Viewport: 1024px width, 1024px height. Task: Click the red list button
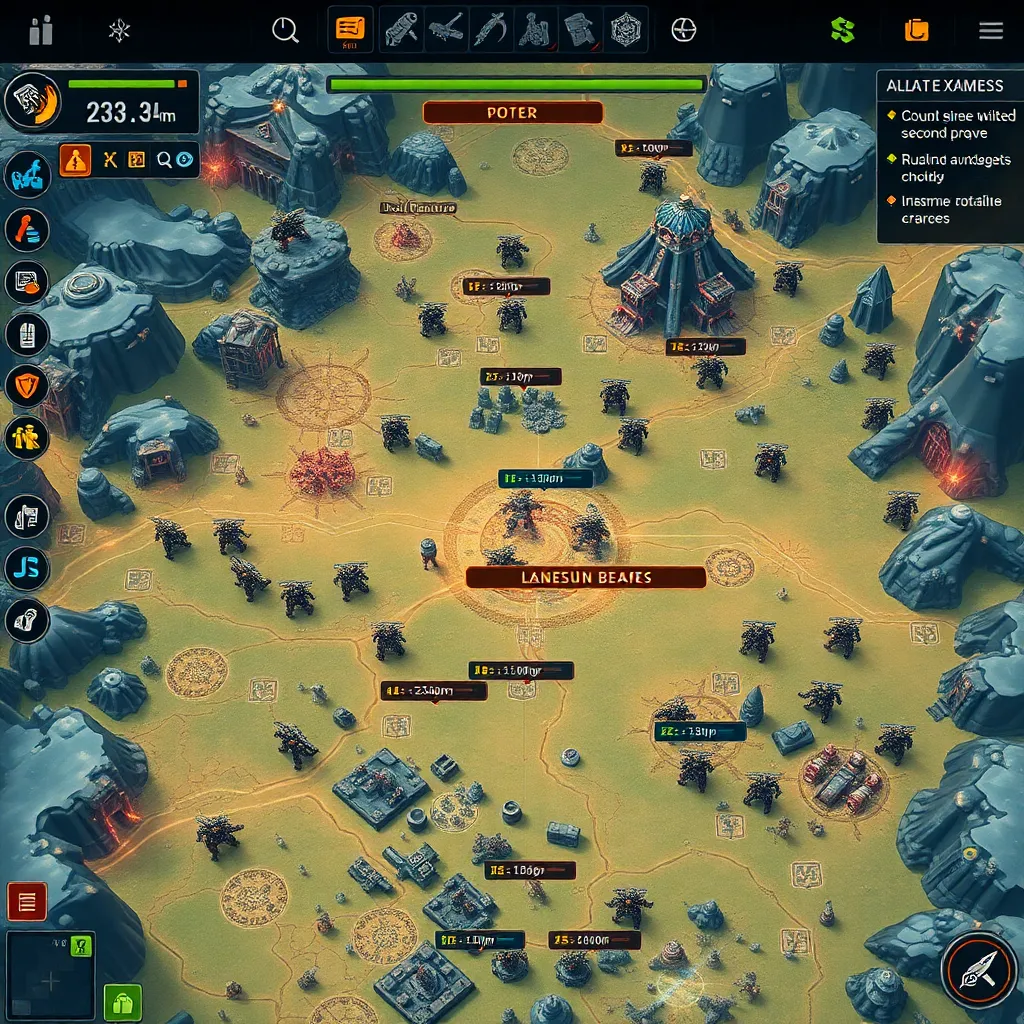point(27,902)
